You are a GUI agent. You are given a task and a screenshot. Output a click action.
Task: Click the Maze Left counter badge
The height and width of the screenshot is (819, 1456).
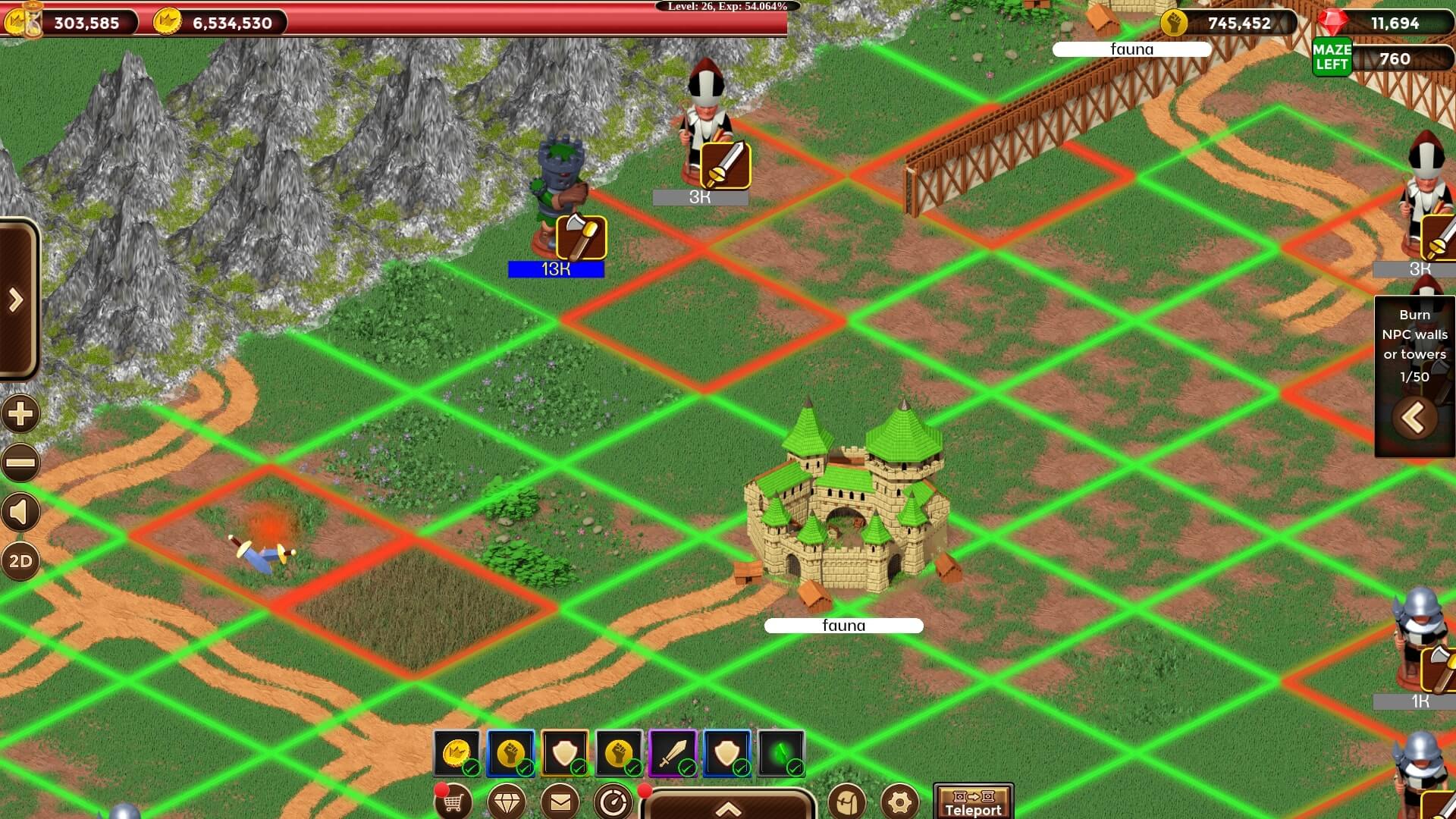tap(1332, 58)
